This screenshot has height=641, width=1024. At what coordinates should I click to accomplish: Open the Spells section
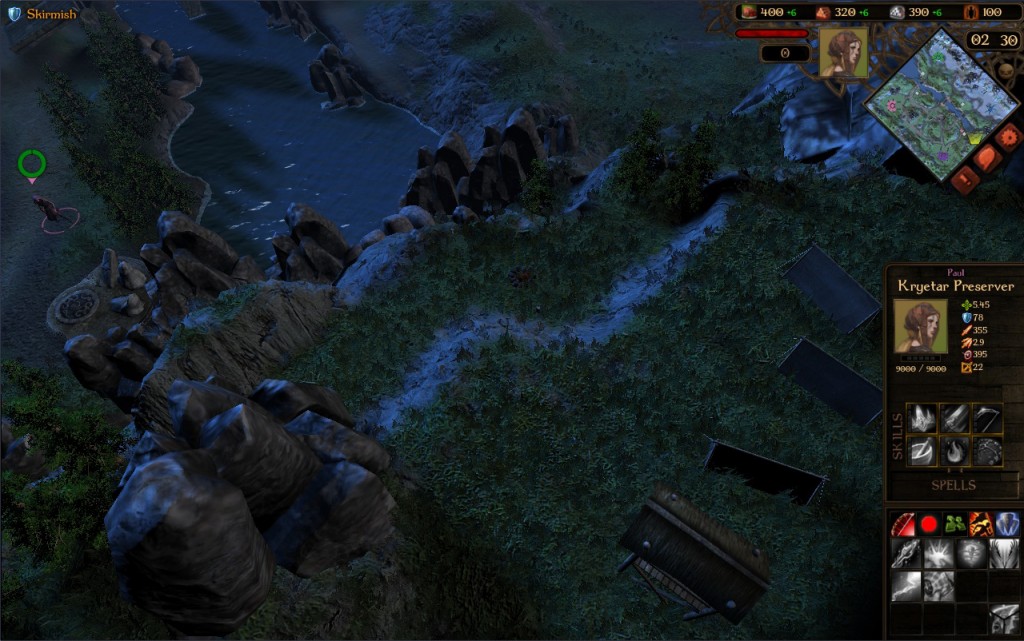click(x=953, y=484)
